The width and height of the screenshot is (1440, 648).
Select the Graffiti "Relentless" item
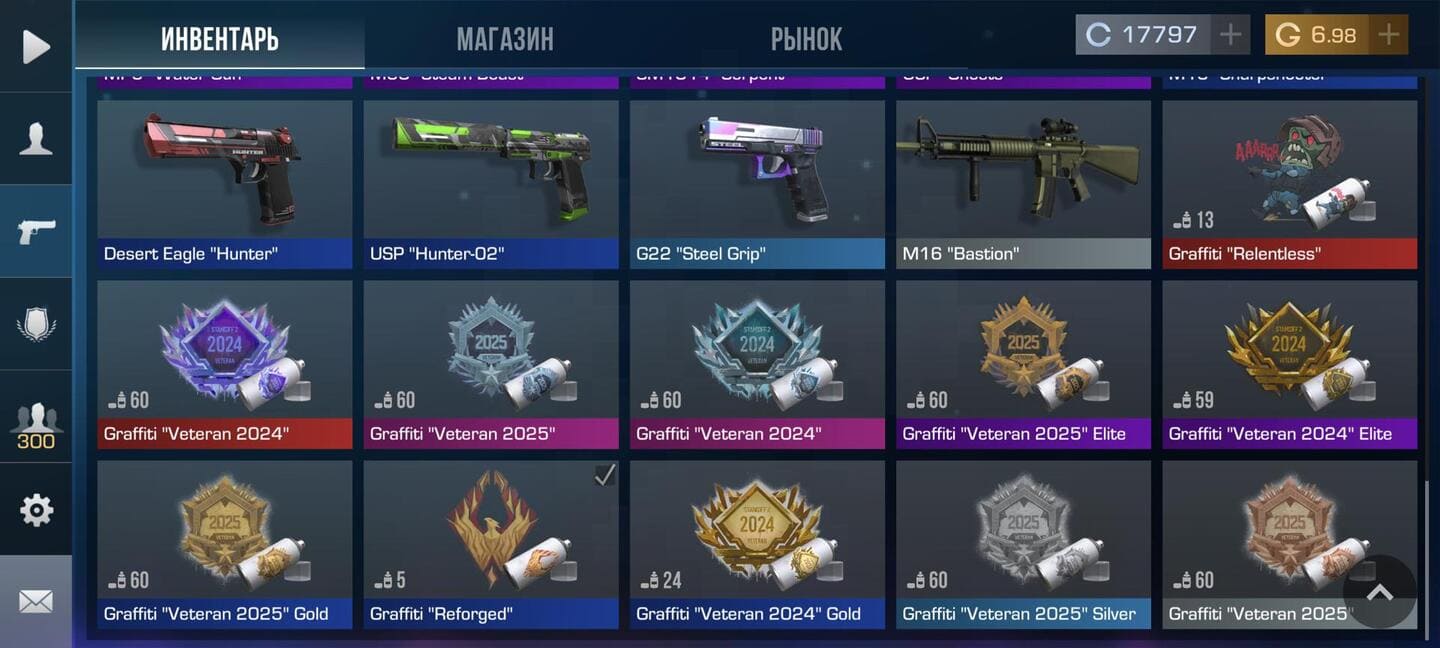(x=1289, y=184)
